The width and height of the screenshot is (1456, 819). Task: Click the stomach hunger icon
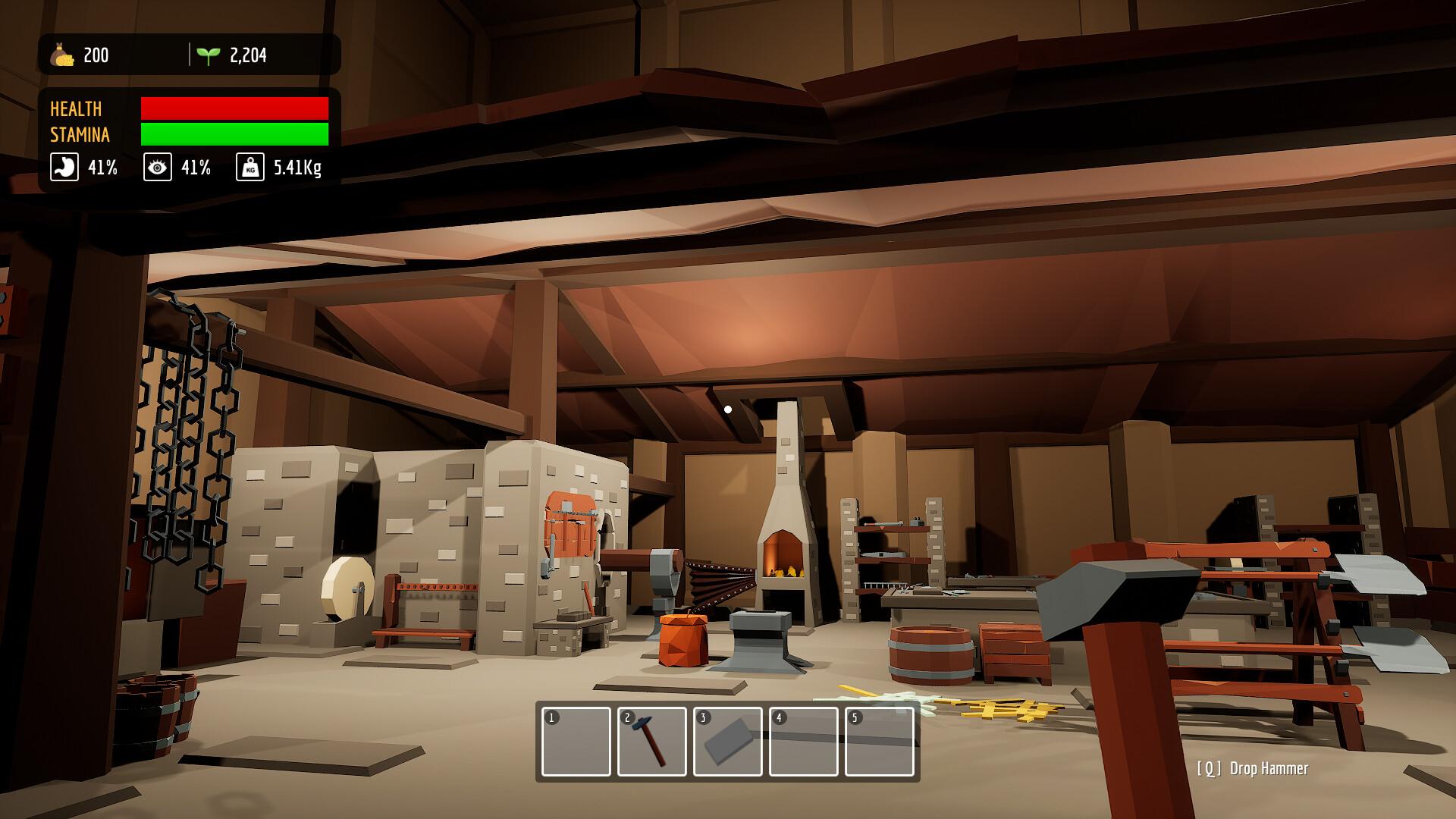[x=64, y=168]
